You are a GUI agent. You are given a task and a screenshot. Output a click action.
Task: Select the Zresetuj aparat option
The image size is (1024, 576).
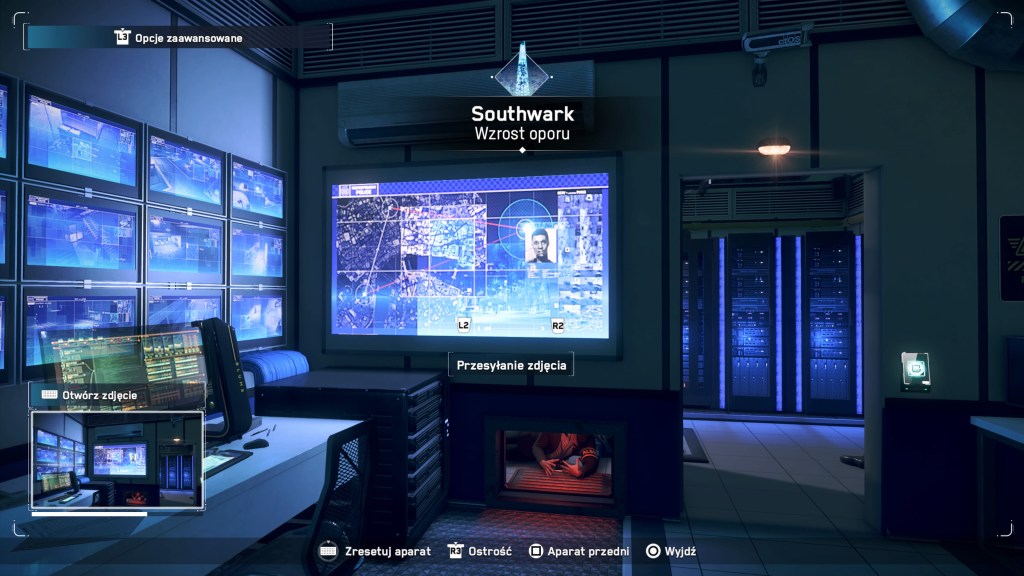pos(375,551)
